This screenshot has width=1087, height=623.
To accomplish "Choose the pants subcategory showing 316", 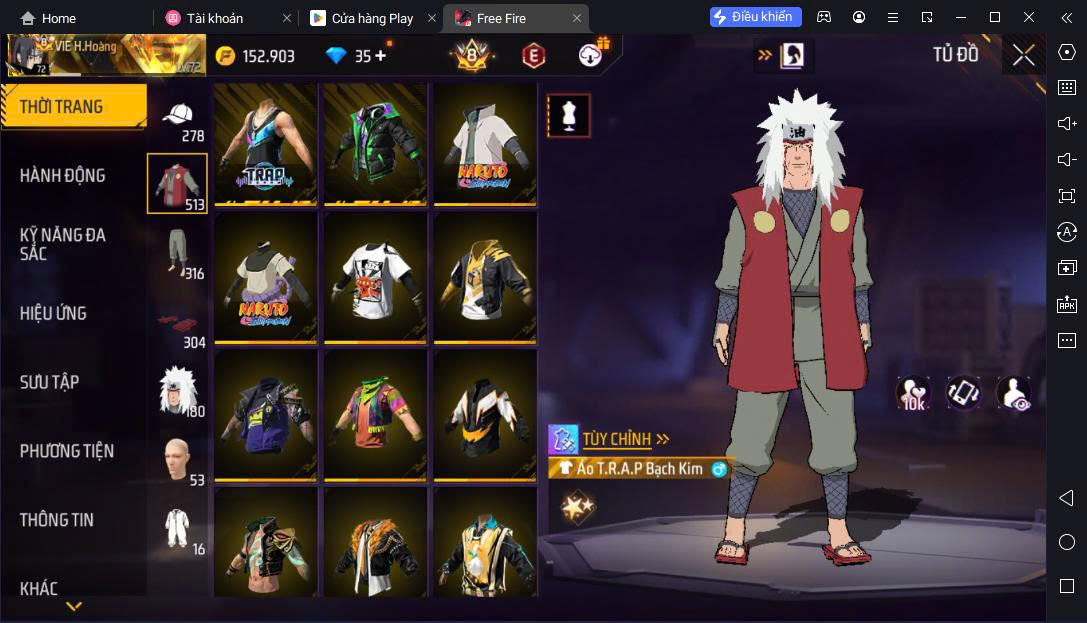I will 178,252.
